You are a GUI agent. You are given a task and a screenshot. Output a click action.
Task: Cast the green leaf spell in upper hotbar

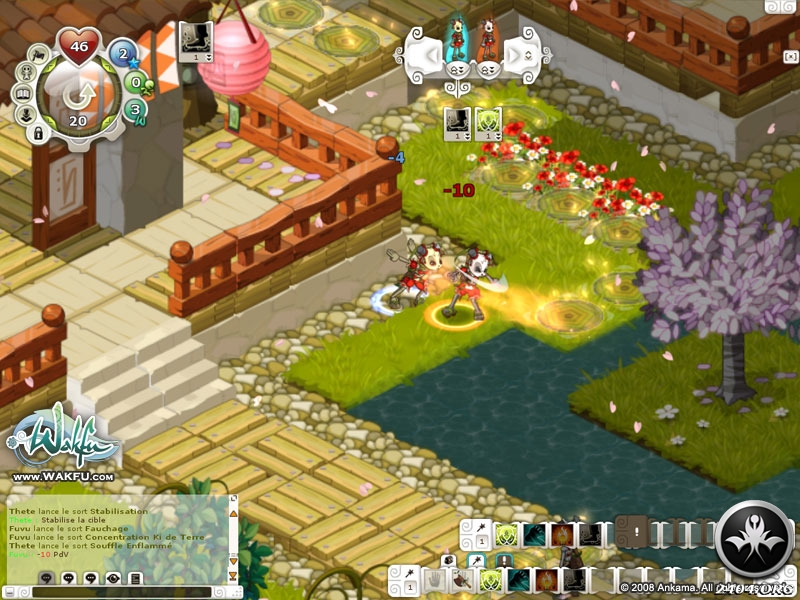(x=506, y=535)
